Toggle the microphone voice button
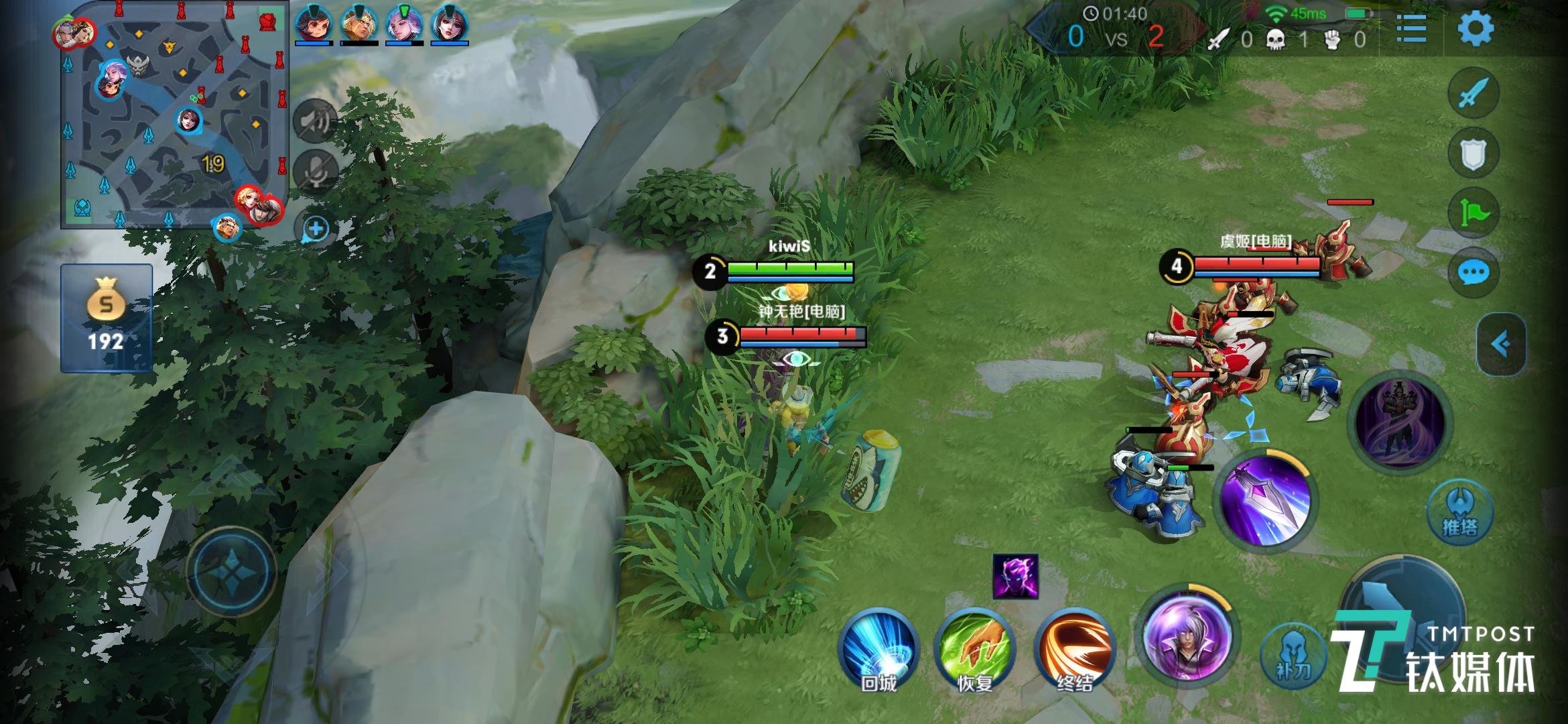 (314, 172)
